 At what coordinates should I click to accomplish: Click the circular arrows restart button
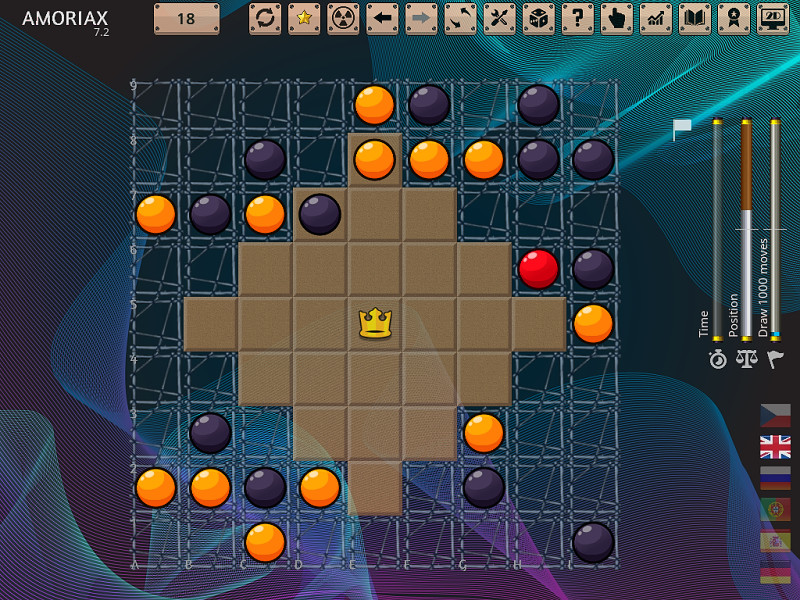click(265, 18)
